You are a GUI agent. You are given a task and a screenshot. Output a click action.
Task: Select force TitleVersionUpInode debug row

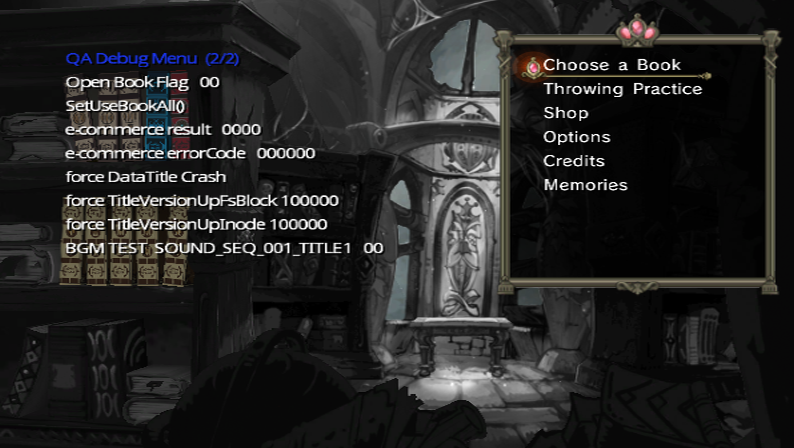coord(196,224)
